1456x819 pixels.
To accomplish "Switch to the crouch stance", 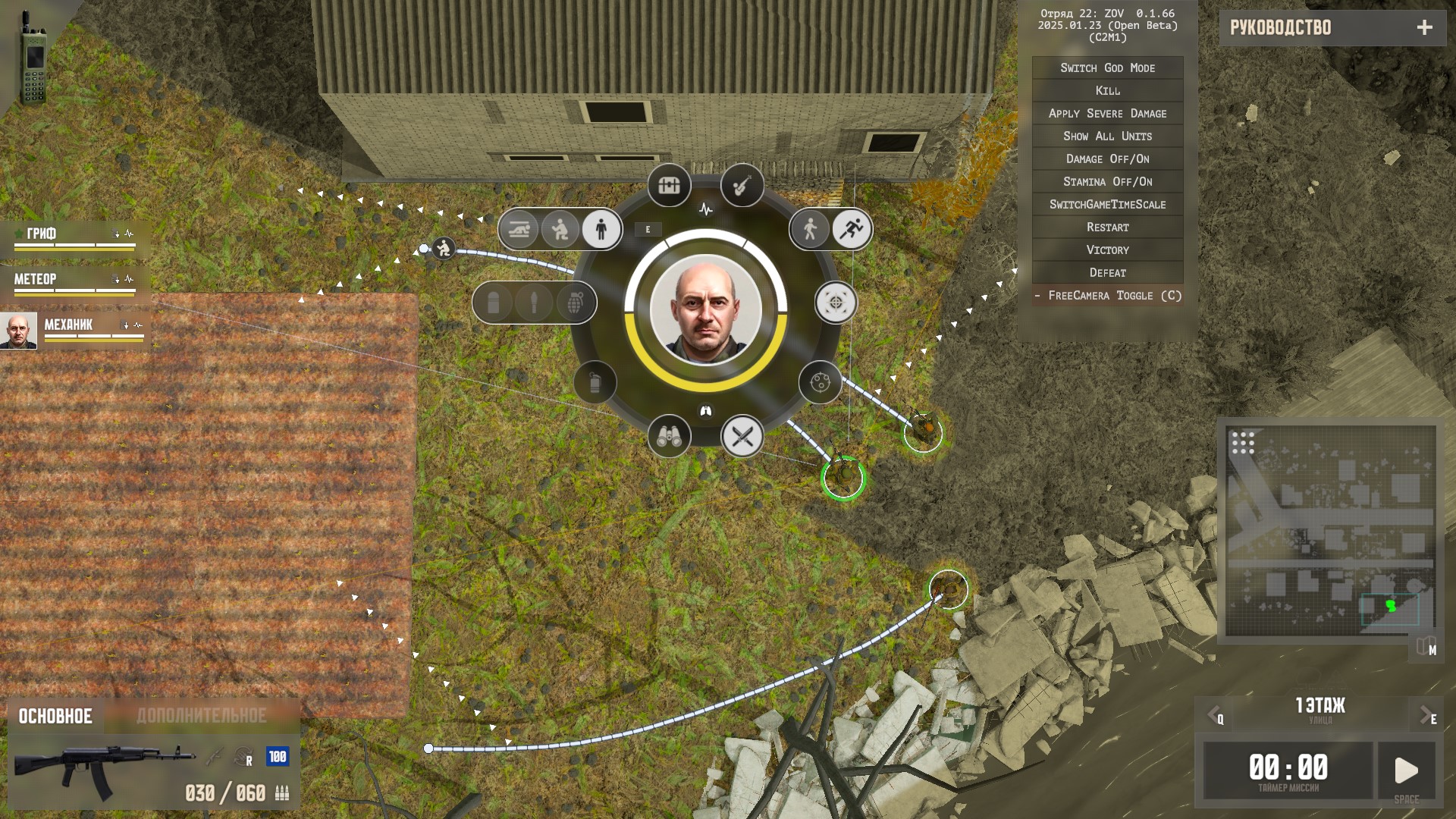I will click(x=560, y=229).
